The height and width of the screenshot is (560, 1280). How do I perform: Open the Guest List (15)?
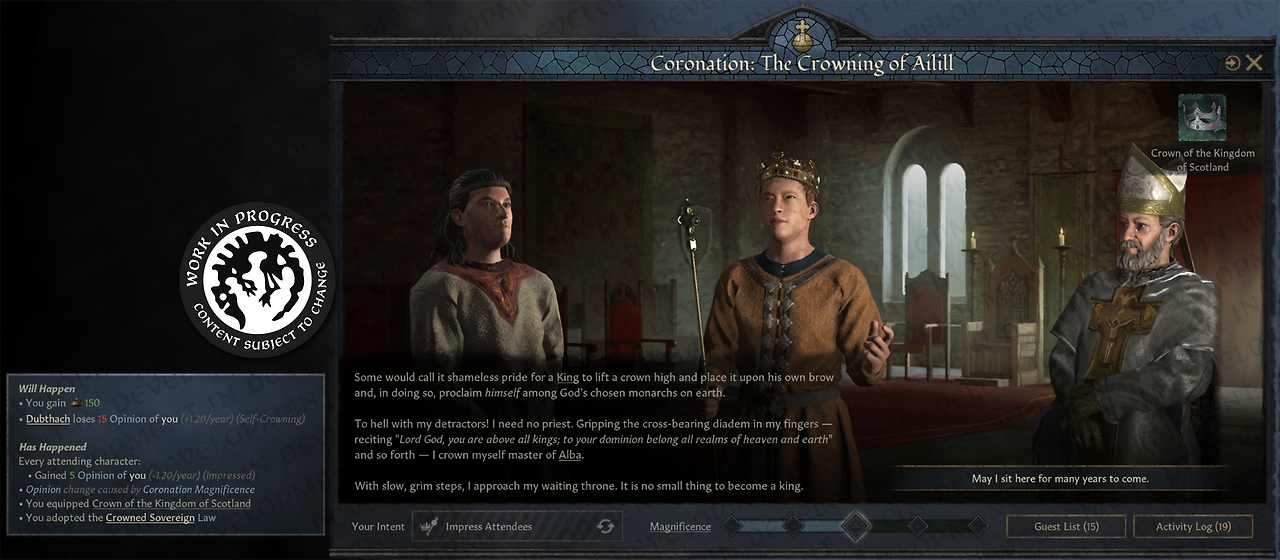point(1066,526)
